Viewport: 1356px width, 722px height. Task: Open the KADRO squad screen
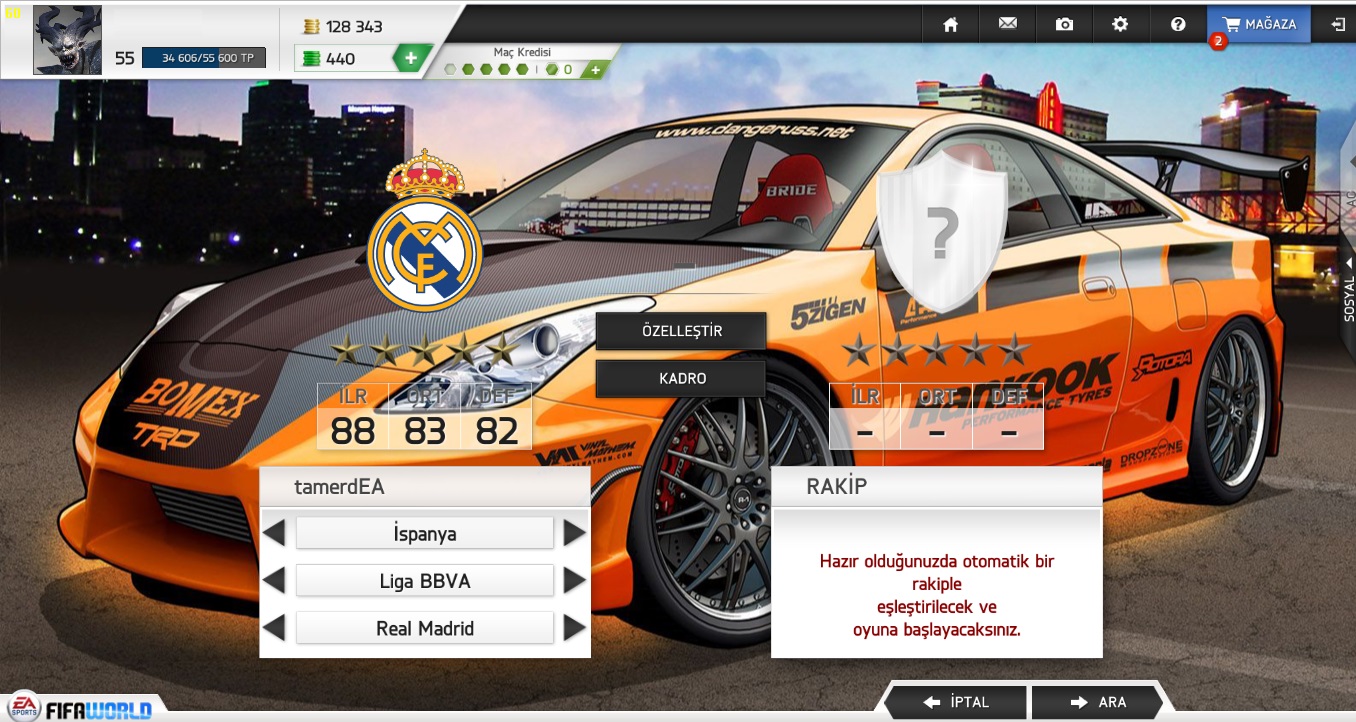(681, 379)
